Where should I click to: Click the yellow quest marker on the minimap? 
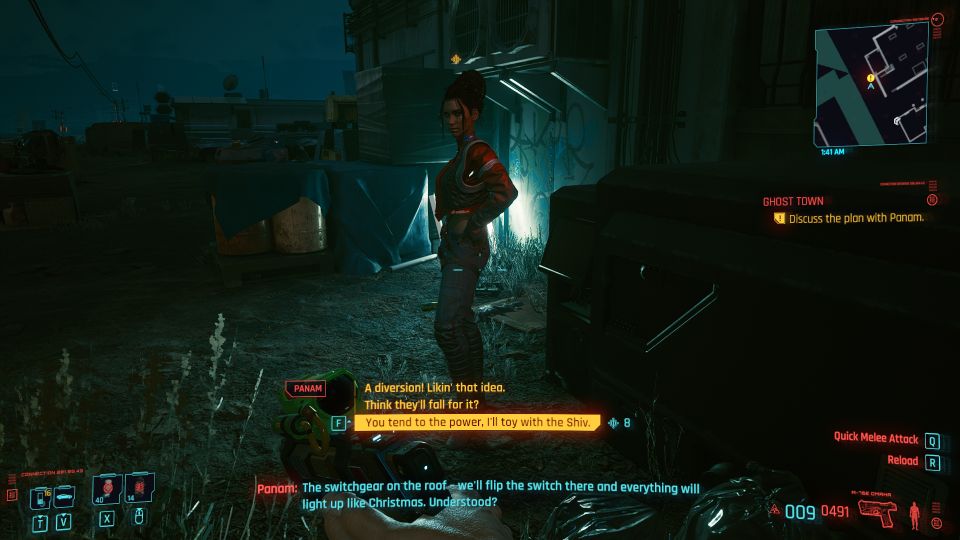pyautogui.click(x=871, y=77)
